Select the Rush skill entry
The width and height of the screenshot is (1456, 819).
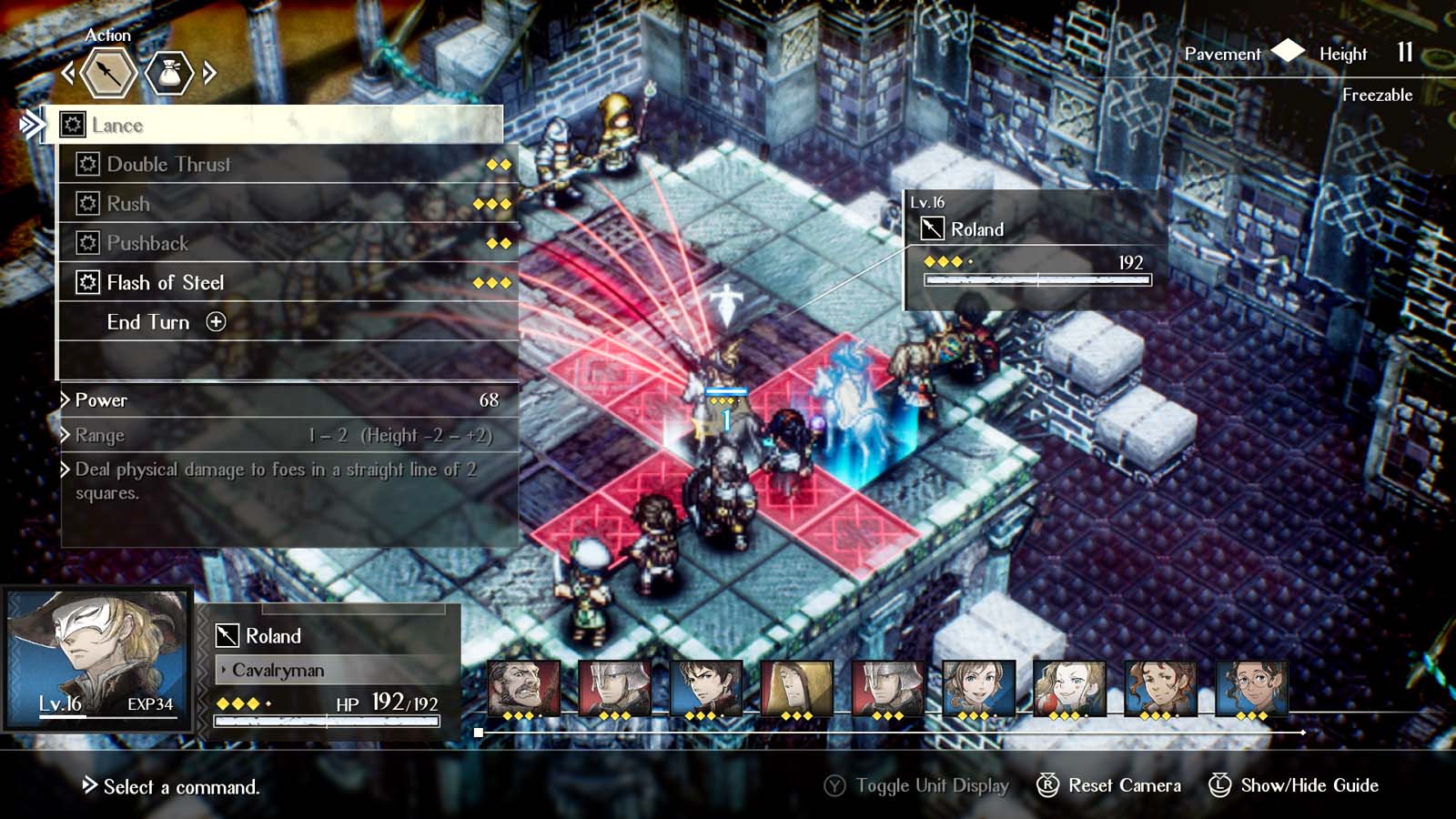click(x=127, y=204)
